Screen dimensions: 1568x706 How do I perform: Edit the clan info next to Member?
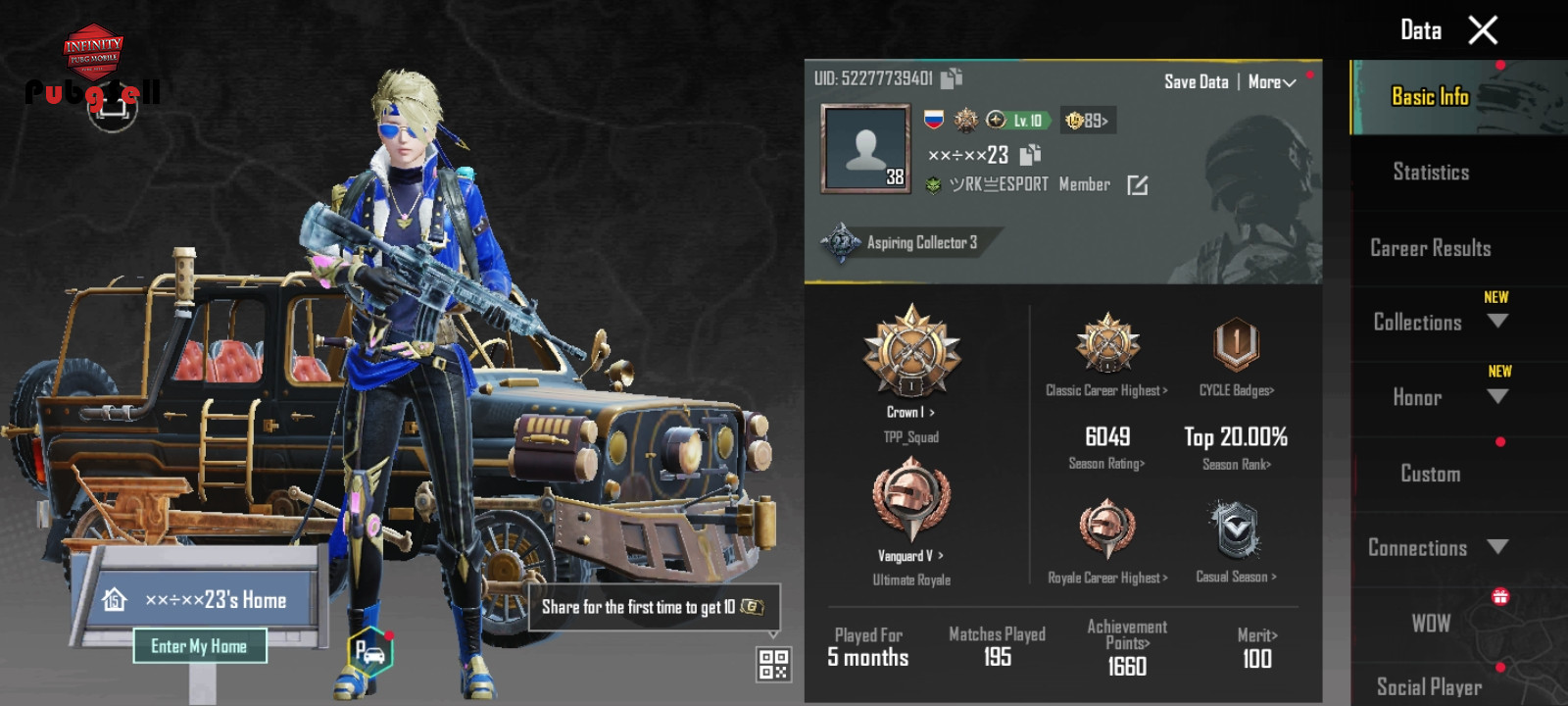tap(1137, 185)
